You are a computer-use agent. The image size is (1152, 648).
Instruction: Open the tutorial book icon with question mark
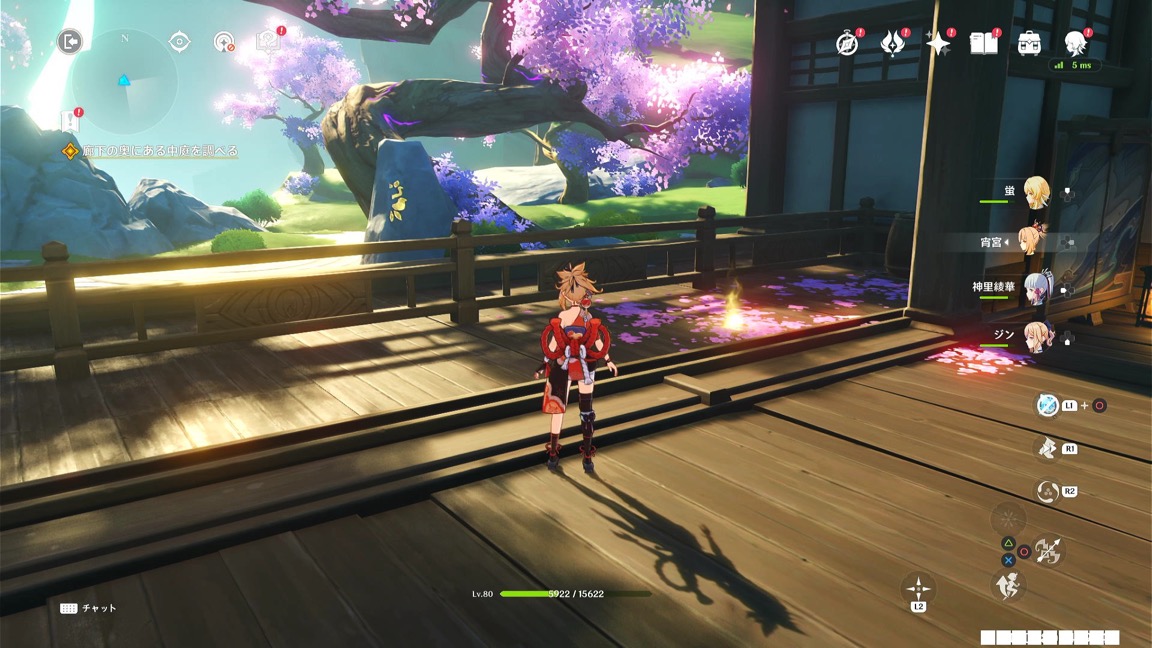pyautogui.click(x=267, y=41)
